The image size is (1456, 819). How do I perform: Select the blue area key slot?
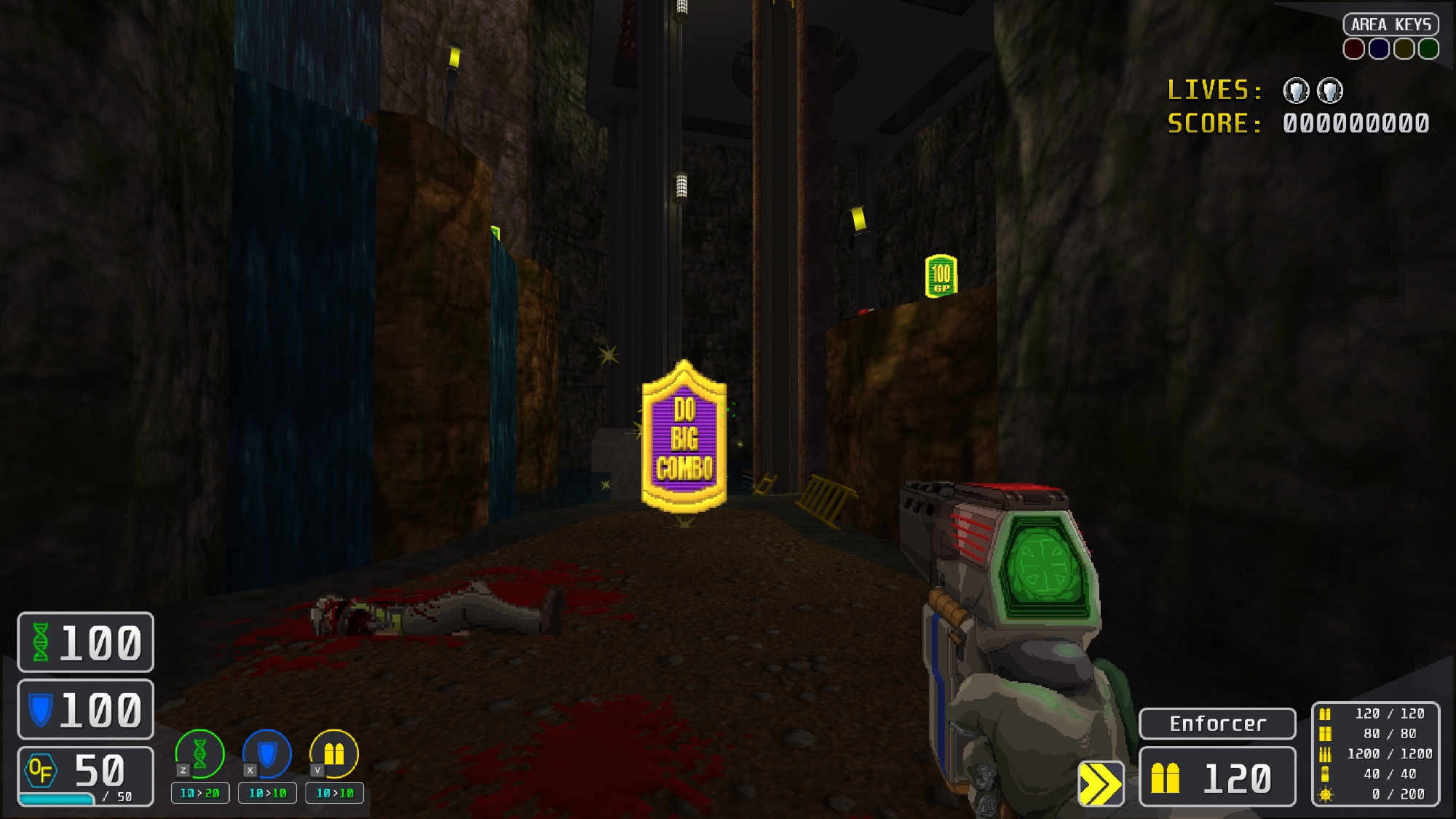[x=1379, y=49]
